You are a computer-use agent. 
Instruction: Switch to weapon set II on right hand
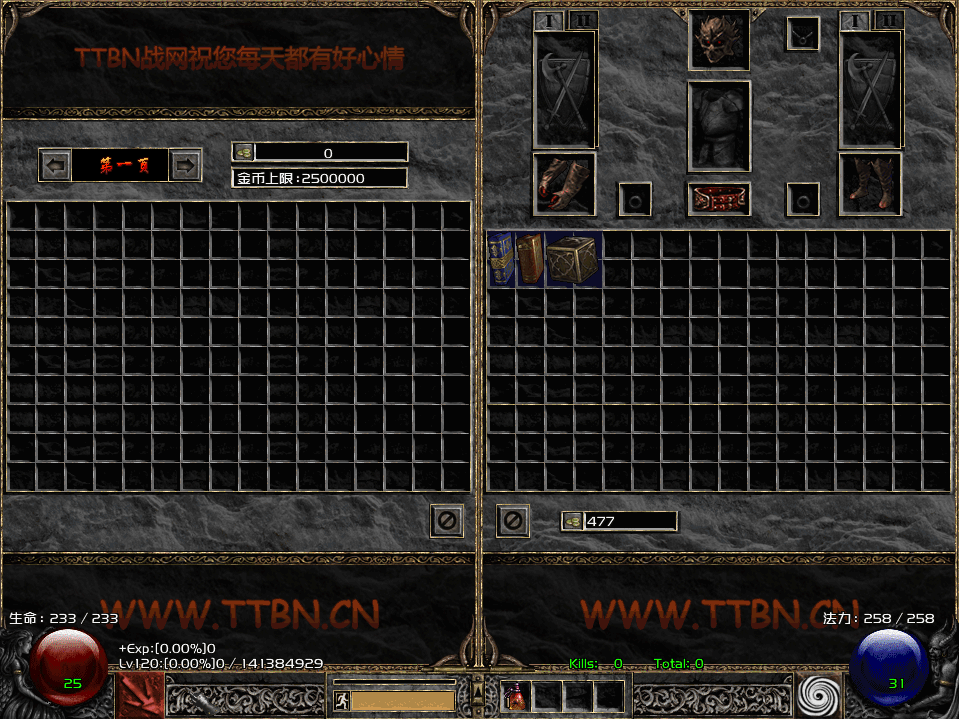tap(887, 20)
